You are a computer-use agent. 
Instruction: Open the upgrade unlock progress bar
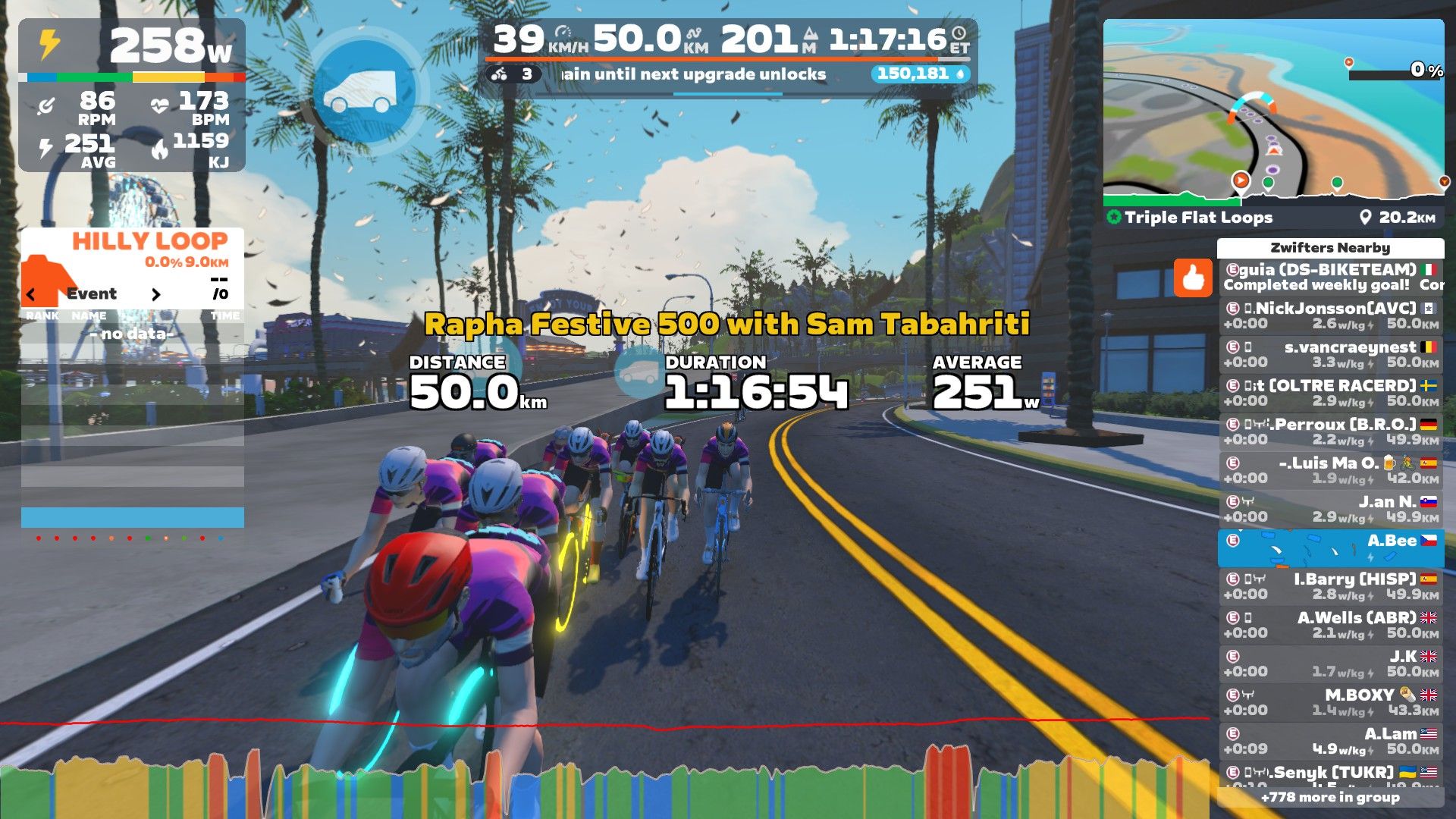(x=728, y=74)
